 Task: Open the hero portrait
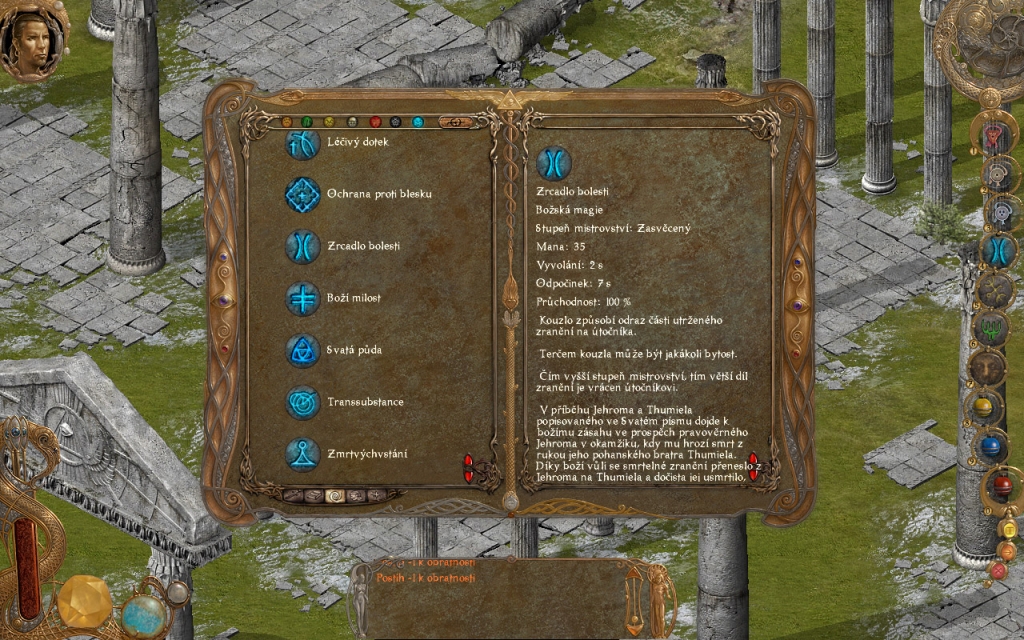[x=33, y=41]
